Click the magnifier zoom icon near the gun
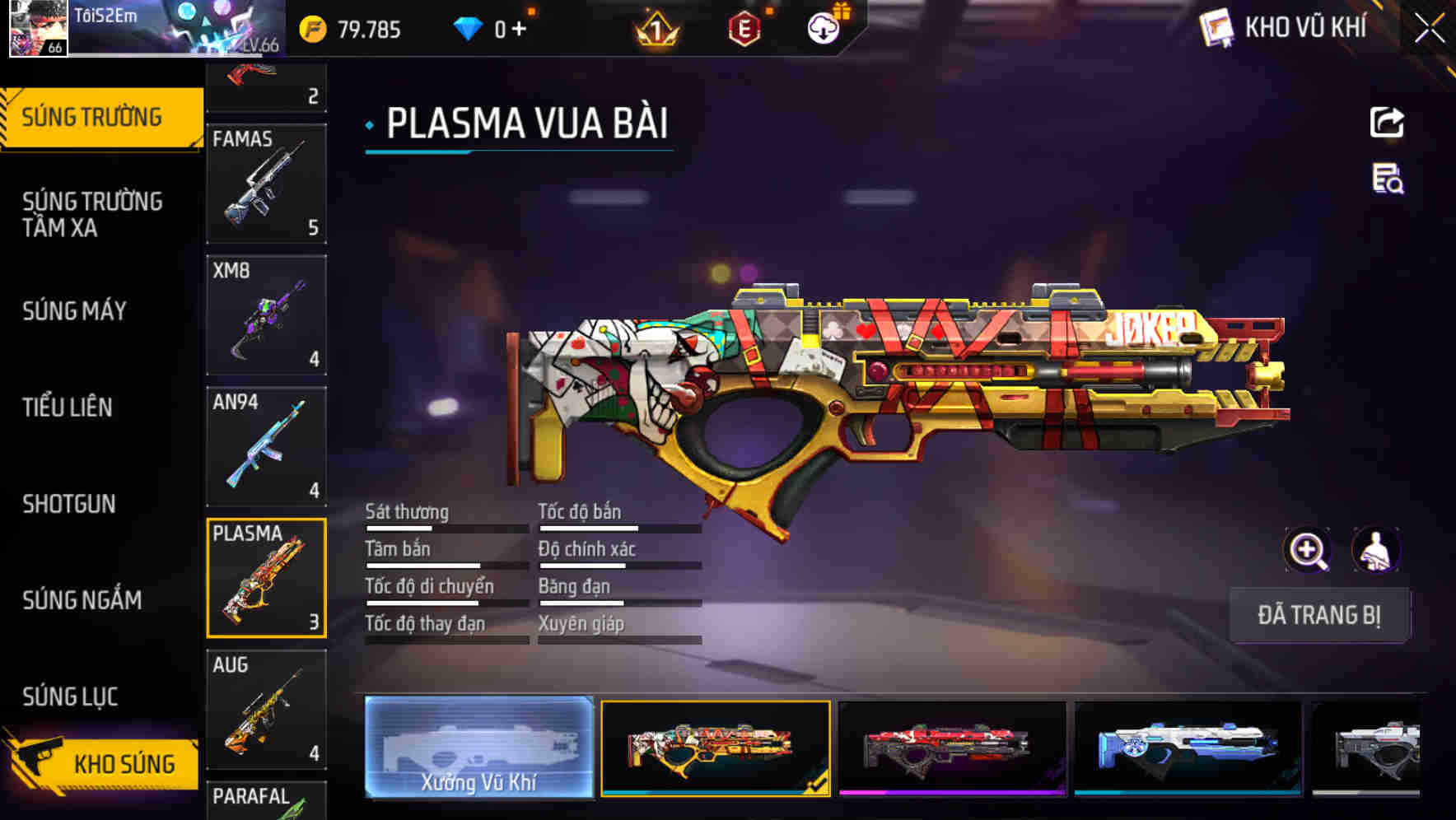Viewport: 1456px width, 820px height. tap(1308, 549)
